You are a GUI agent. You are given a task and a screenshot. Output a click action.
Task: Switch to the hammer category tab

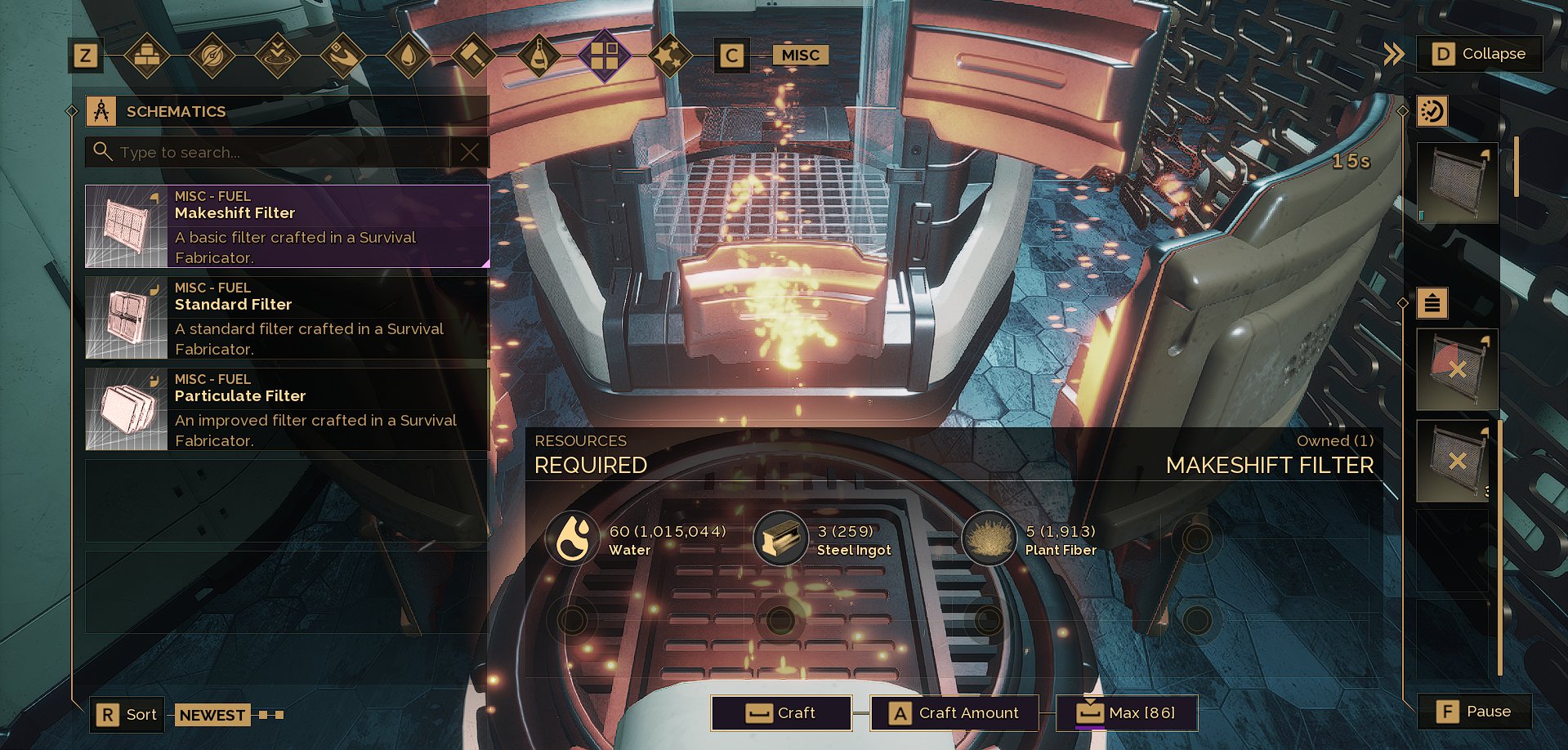[x=474, y=56]
